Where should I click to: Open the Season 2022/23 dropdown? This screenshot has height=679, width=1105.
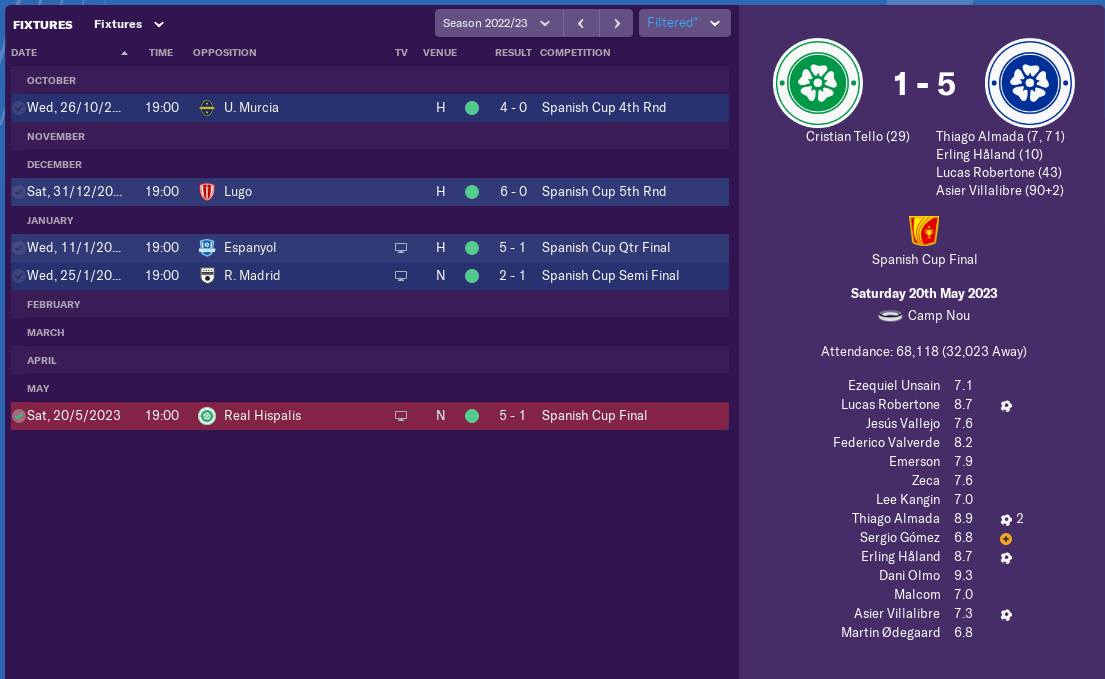tap(497, 23)
